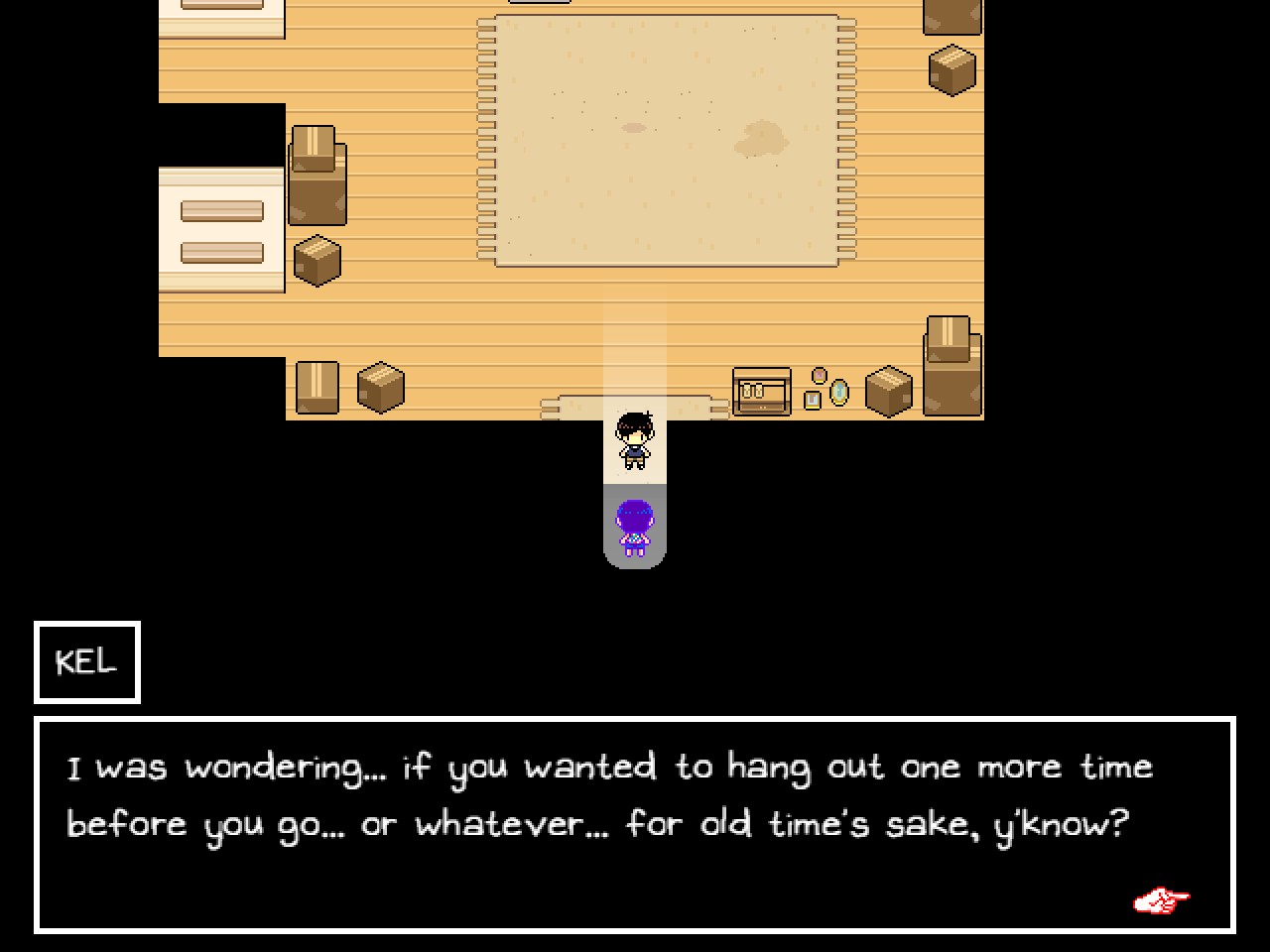Image resolution: width=1270 pixels, height=952 pixels.
Task: Select the small pink framed picture
Action: 820,376
